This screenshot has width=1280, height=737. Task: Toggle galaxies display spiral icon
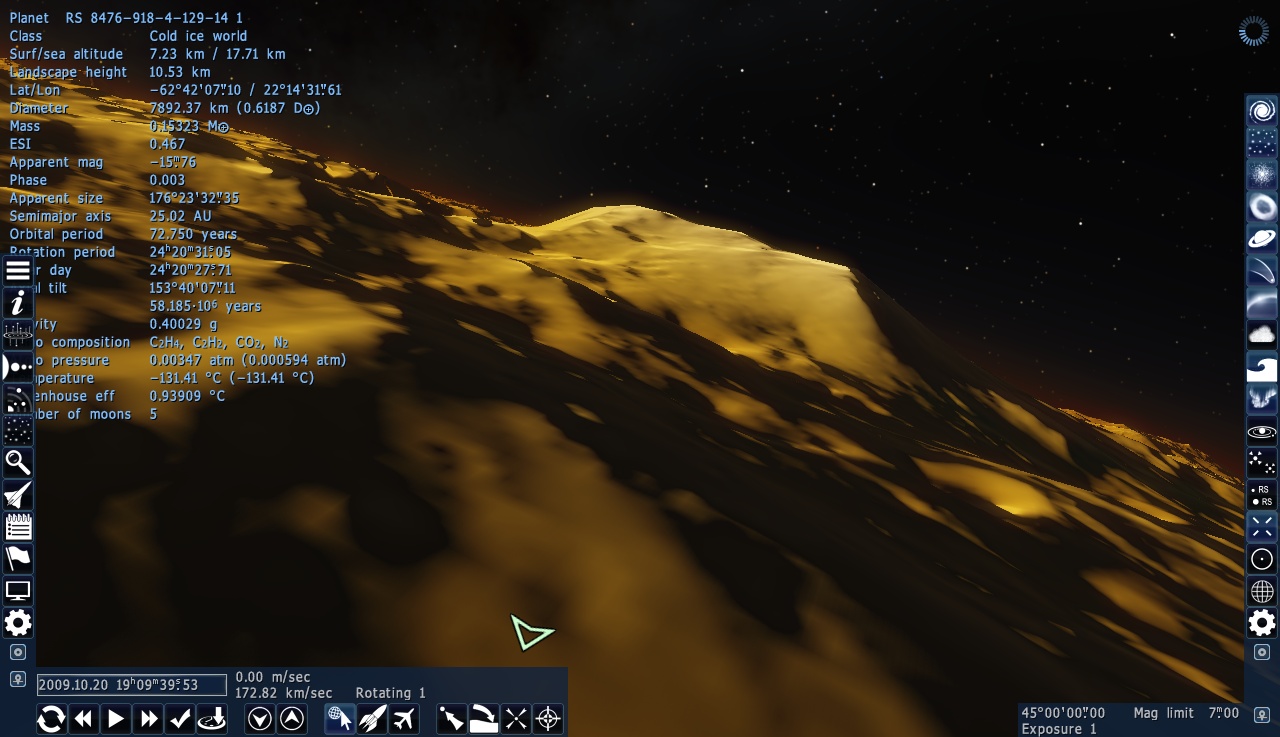[1262, 110]
